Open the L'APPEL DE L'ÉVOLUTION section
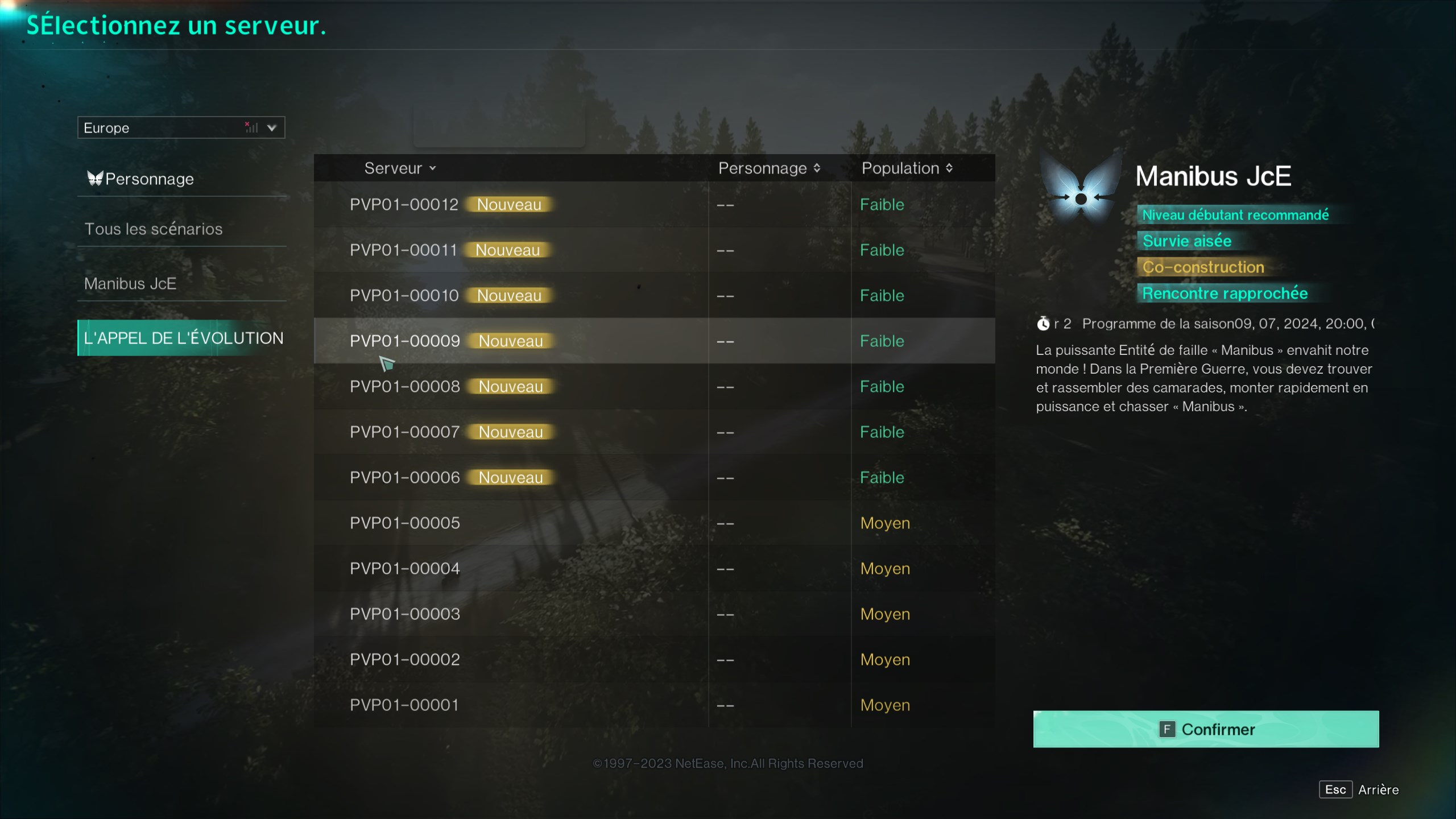The image size is (1456, 819). point(183,337)
